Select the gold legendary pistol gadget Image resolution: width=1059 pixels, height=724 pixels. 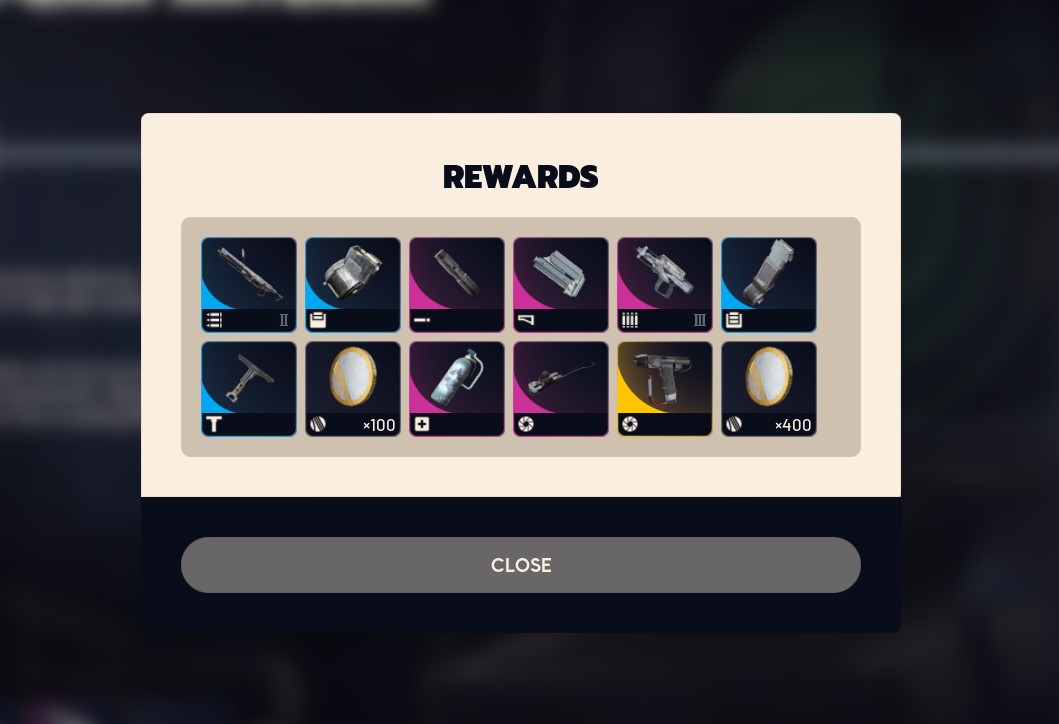[x=665, y=389]
